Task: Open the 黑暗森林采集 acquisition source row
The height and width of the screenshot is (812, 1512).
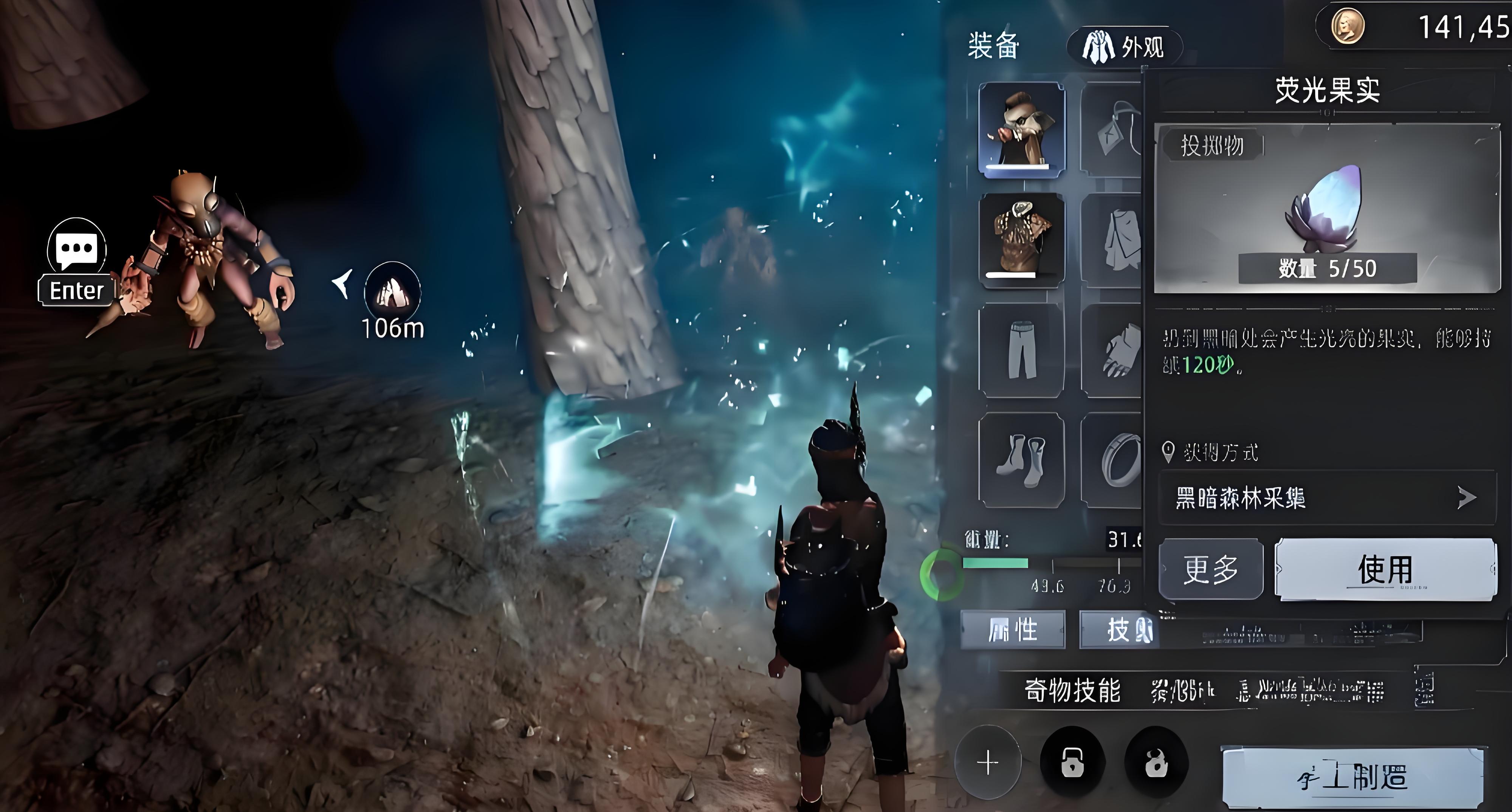Action: pos(1326,498)
